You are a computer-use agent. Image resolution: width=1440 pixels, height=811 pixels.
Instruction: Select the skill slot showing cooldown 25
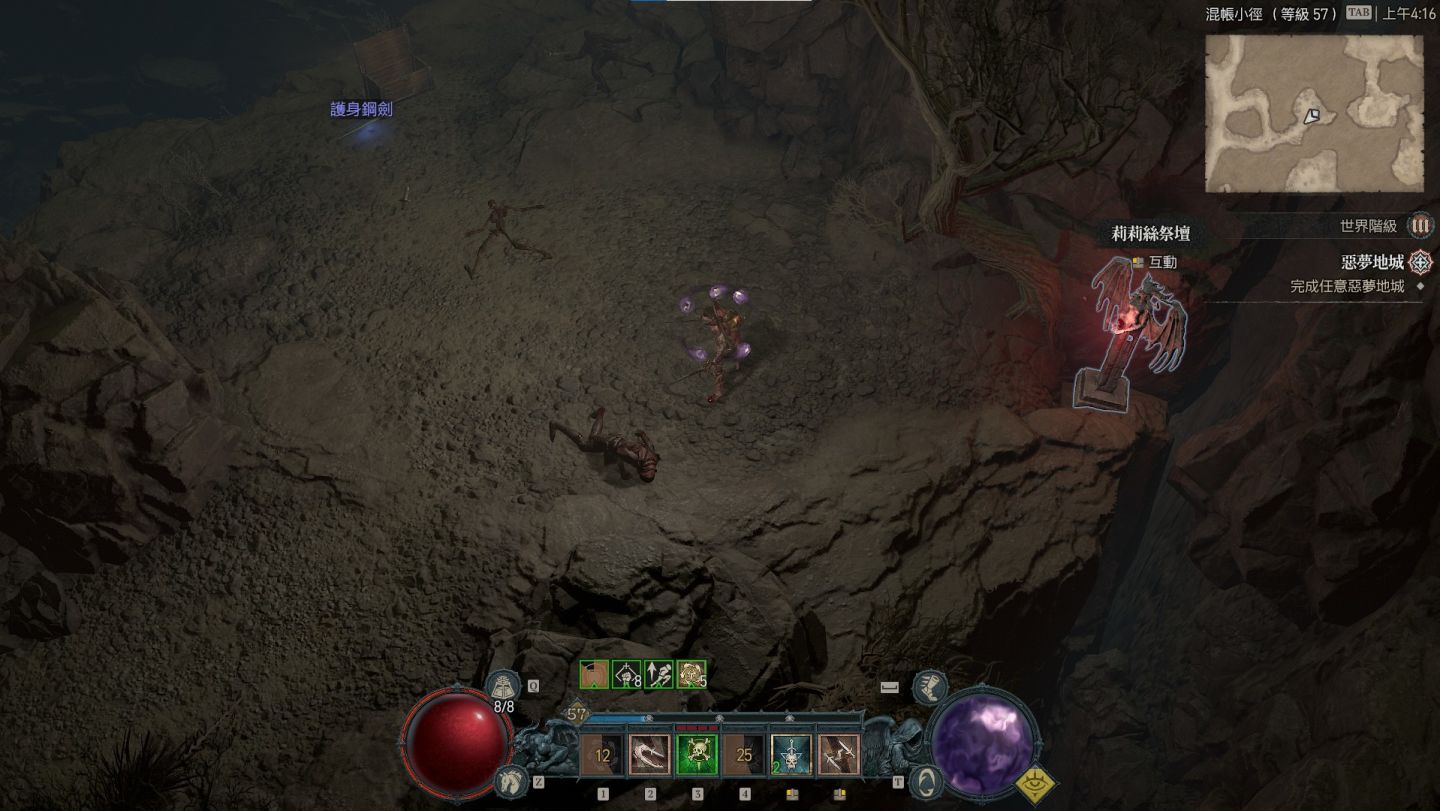(x=744, y=756)
